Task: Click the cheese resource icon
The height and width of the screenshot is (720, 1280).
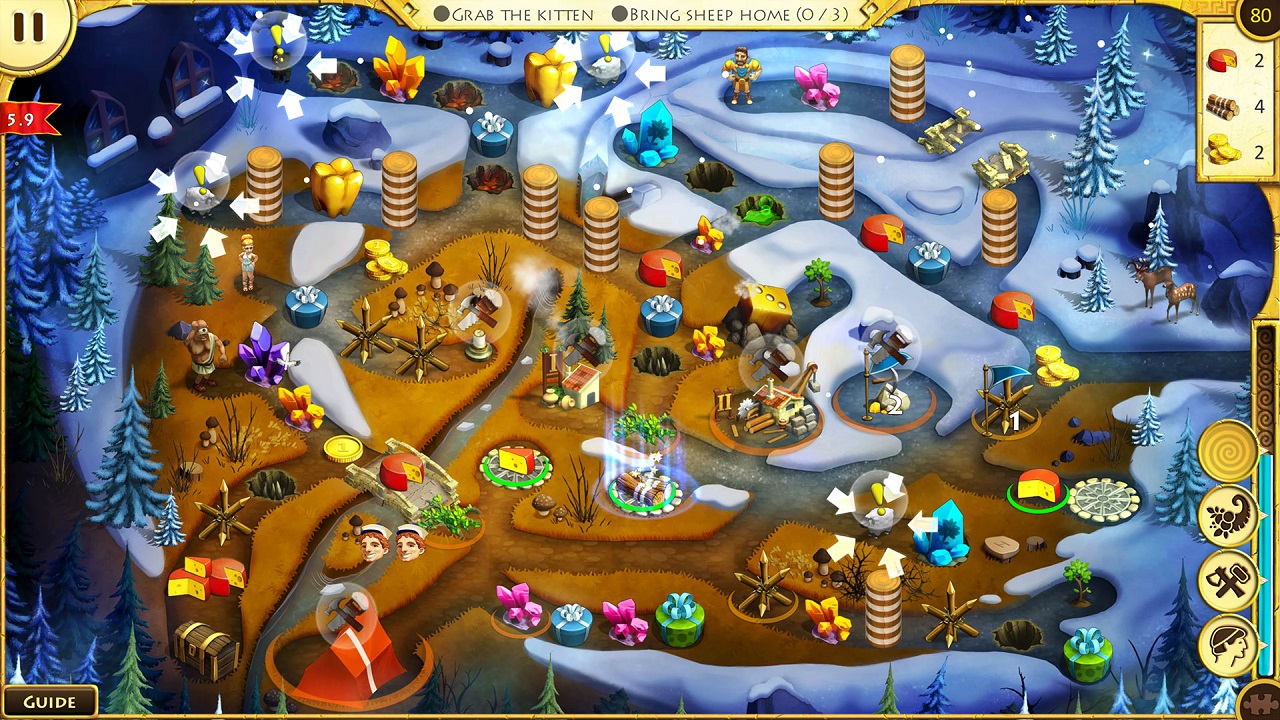Action: pos(1221,60)
